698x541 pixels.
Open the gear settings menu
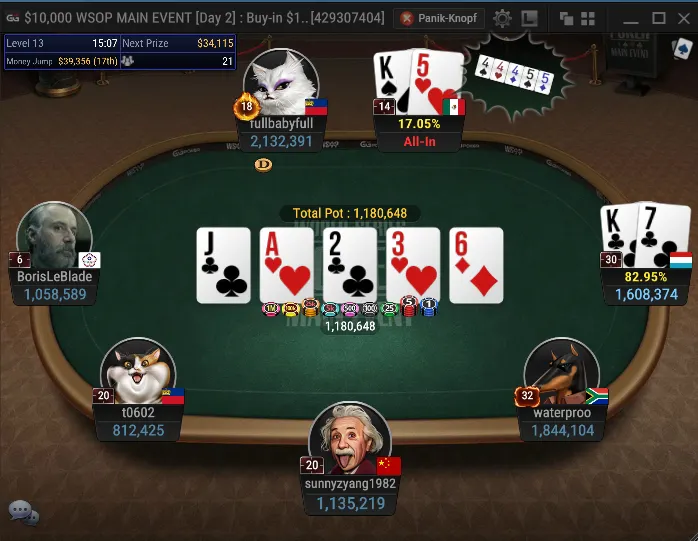(x=502, y=18)
